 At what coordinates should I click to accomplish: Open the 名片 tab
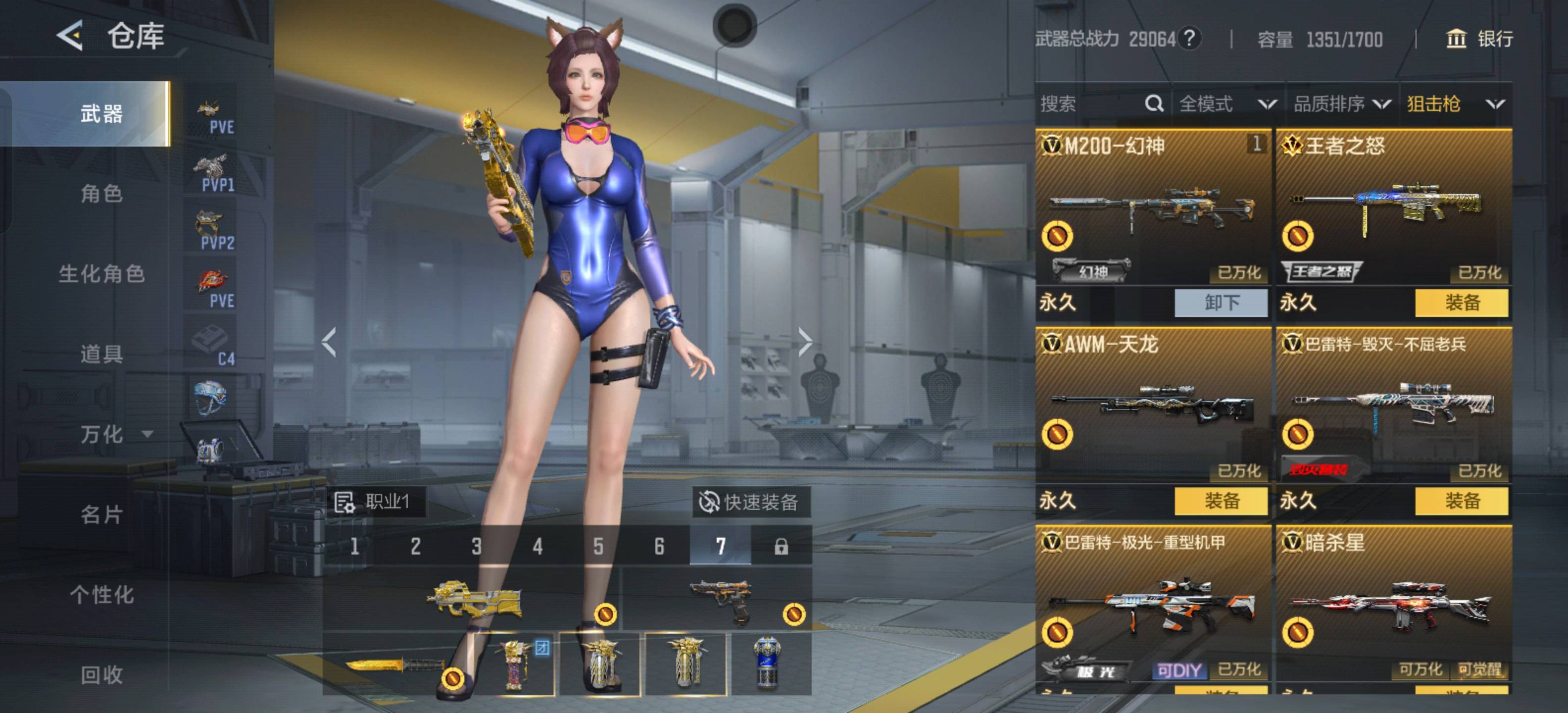pos(101,514)
